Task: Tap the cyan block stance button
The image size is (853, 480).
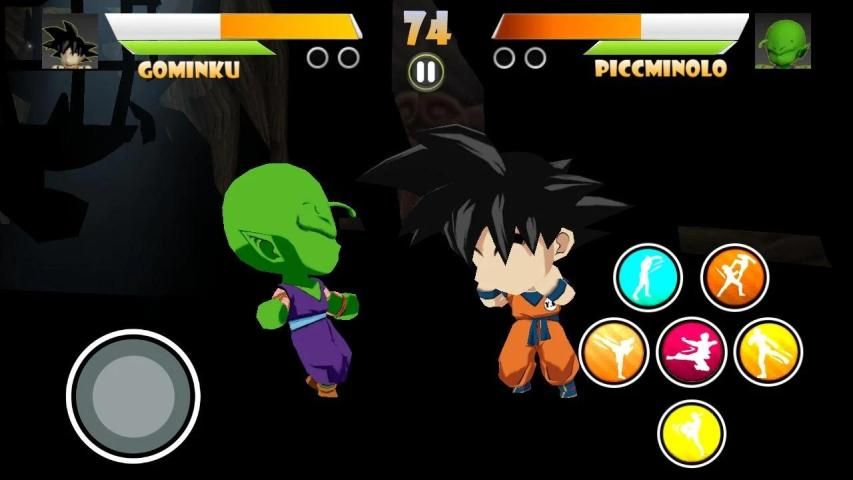Action: (x=647, y=277)
